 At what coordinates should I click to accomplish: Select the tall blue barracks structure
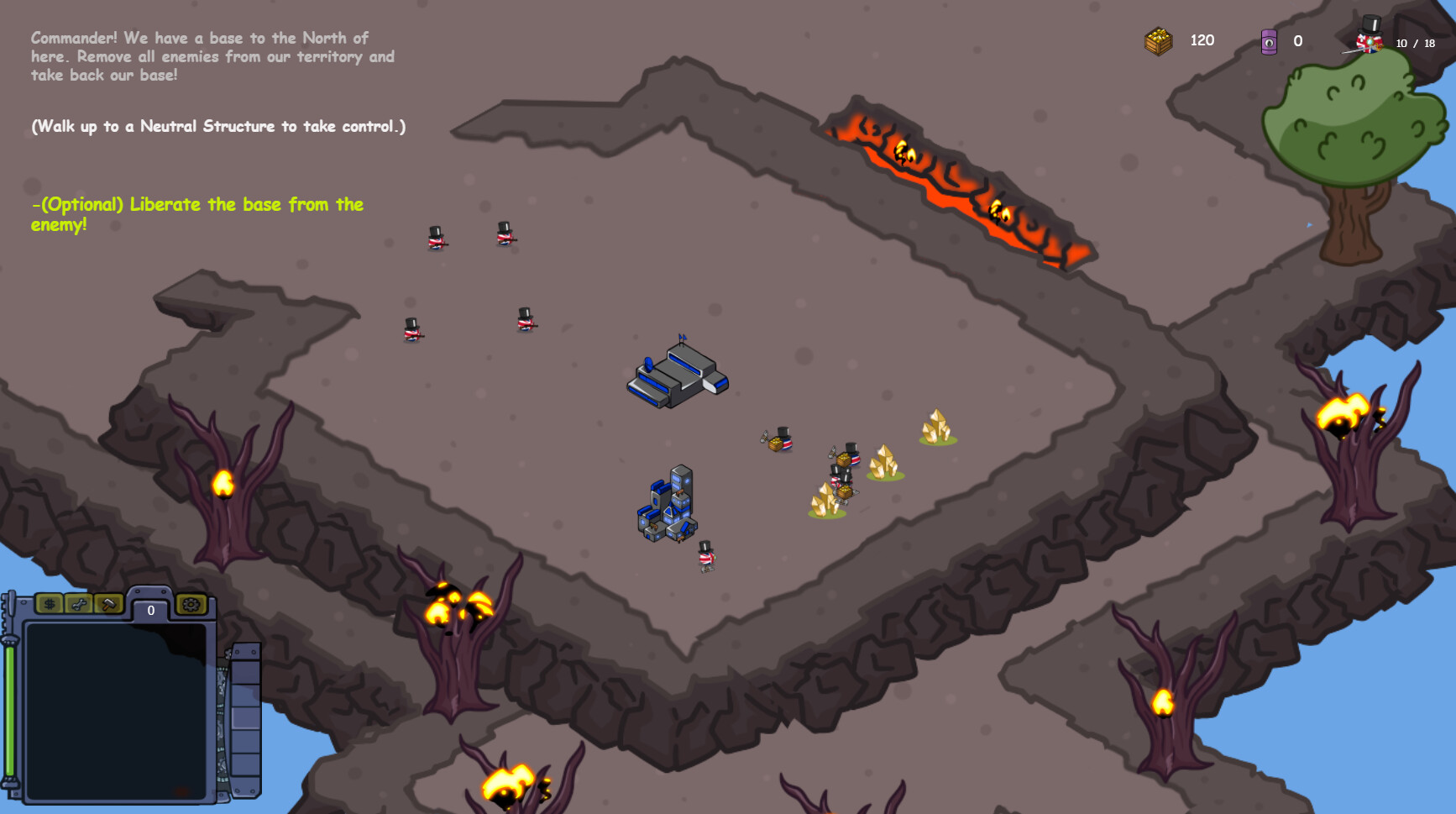[668, 500]
